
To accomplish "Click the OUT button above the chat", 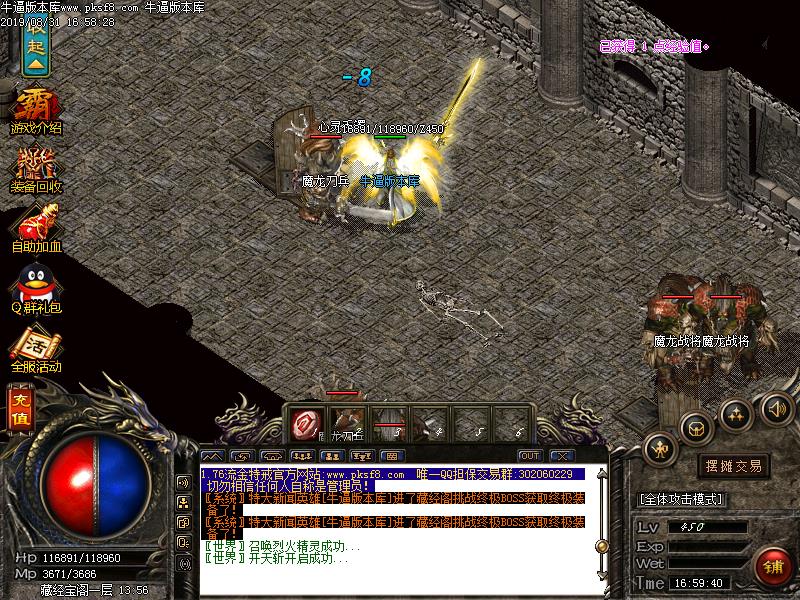I will [x=529, y=456].
